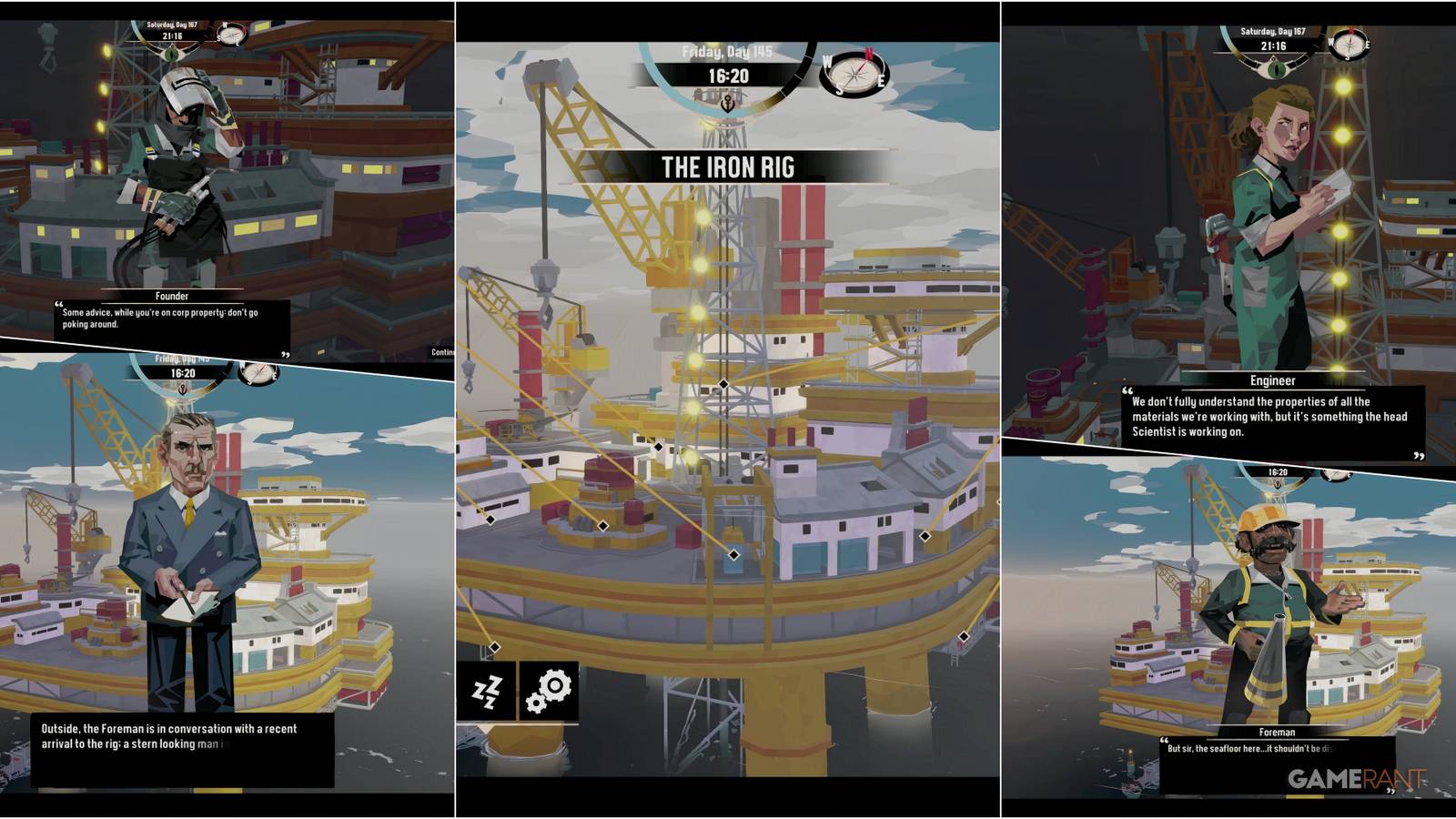This screenshot has width=1456, height=819.
Task: Click the Founder name plate
Action: pos(174,296)
